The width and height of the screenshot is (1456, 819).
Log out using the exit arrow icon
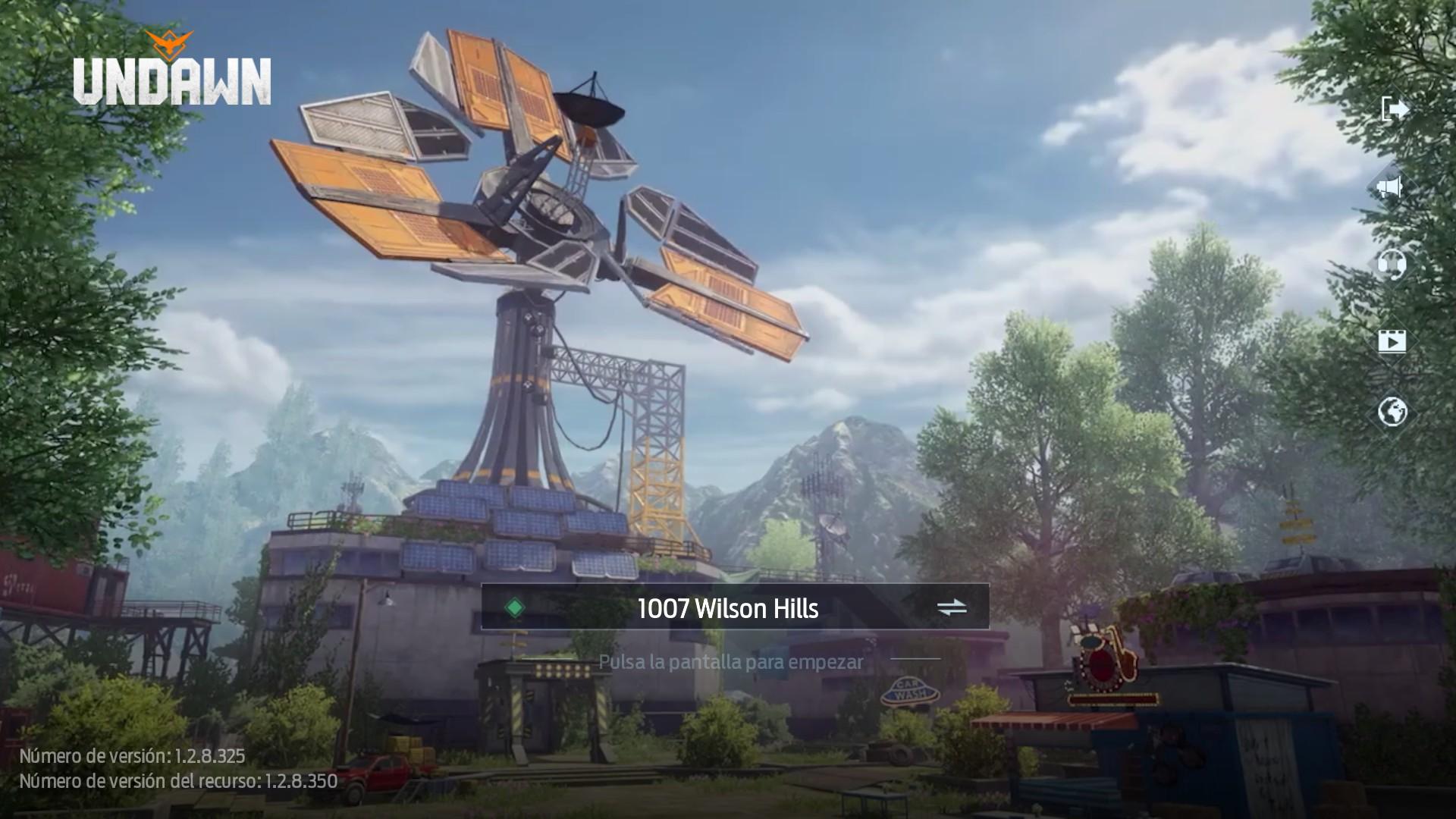click(x=1394, y=109)
